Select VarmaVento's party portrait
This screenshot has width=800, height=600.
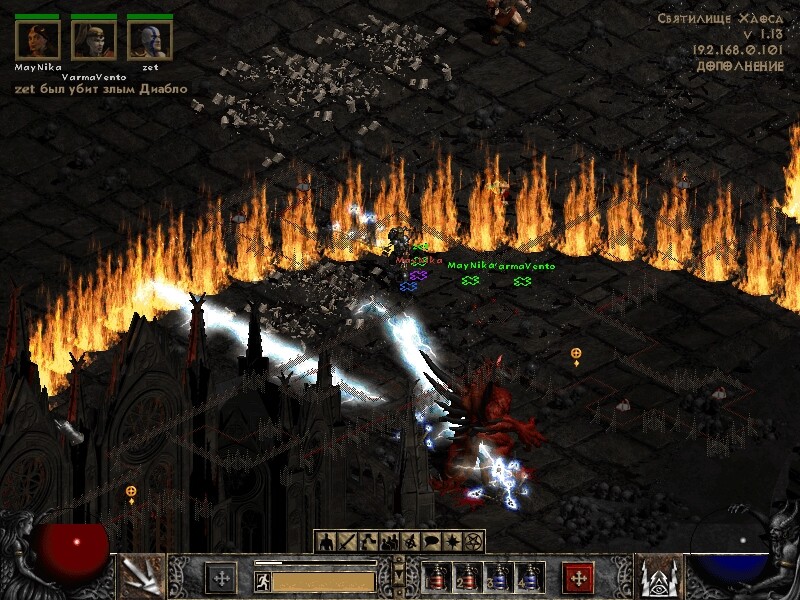(x=93, y=40)
